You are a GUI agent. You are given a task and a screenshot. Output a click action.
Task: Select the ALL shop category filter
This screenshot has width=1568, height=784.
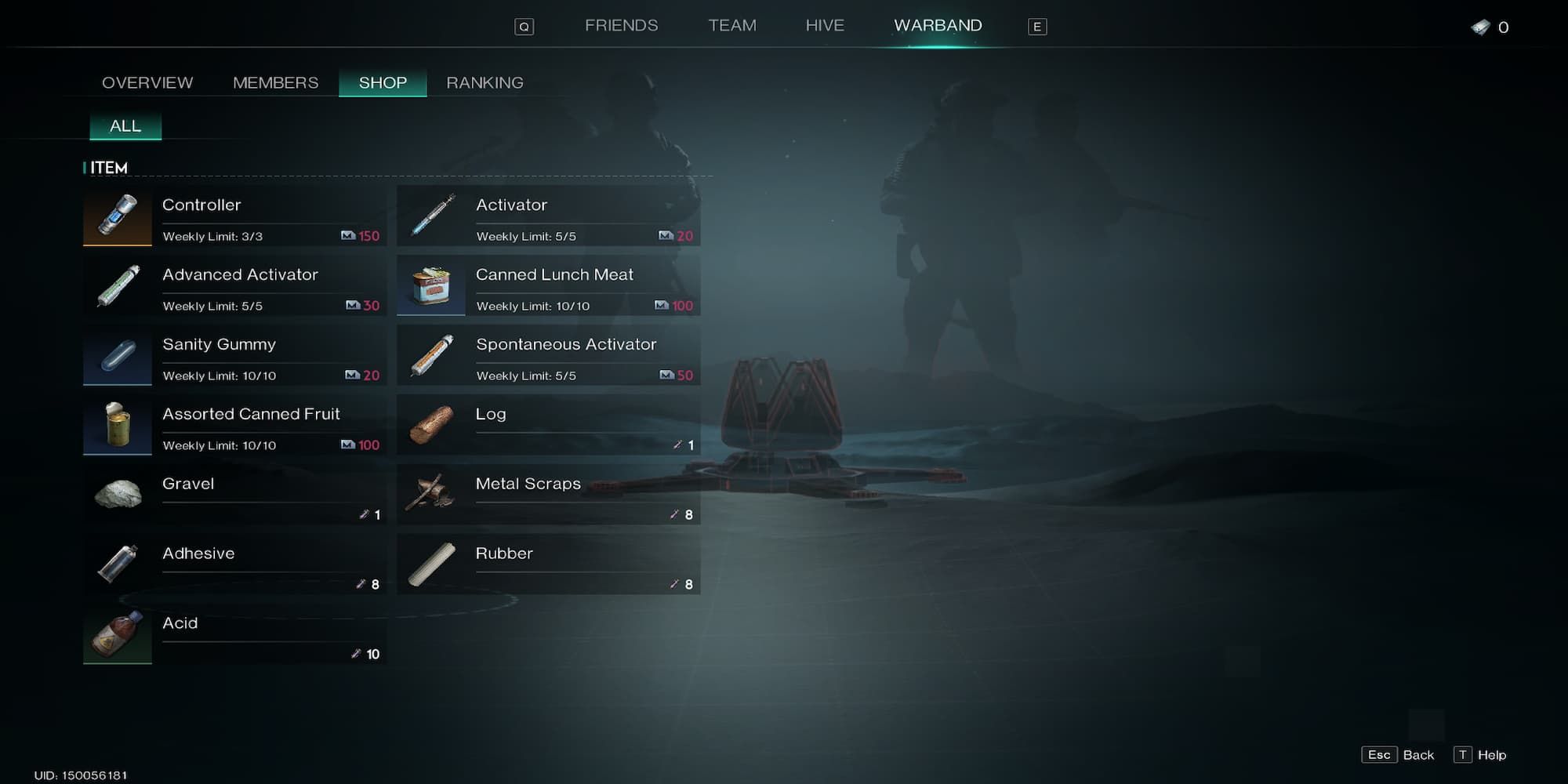coord(125,126)
